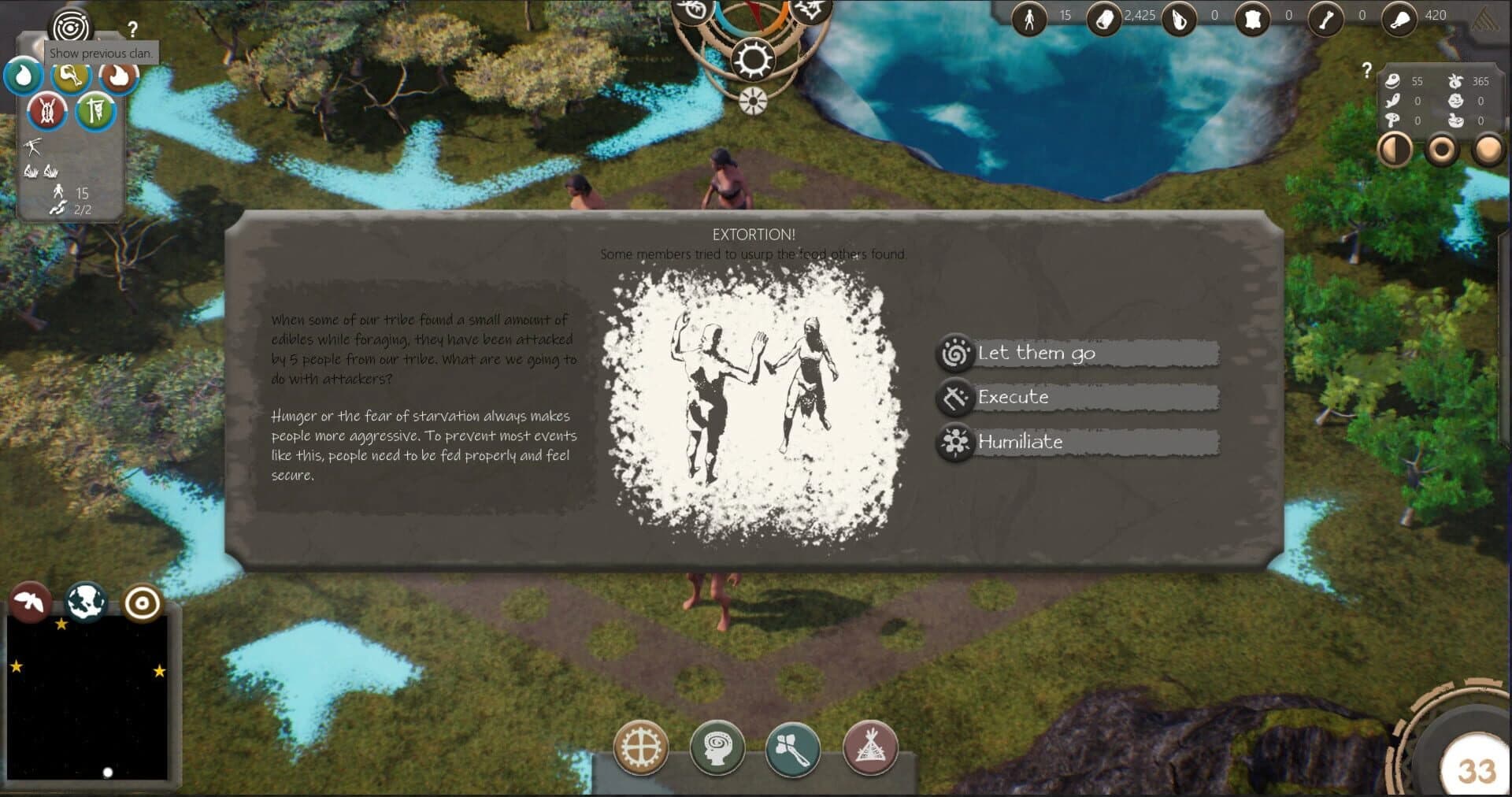Open the brain knowledge panel
The image size is (1512, 797).
click(719, 749)
